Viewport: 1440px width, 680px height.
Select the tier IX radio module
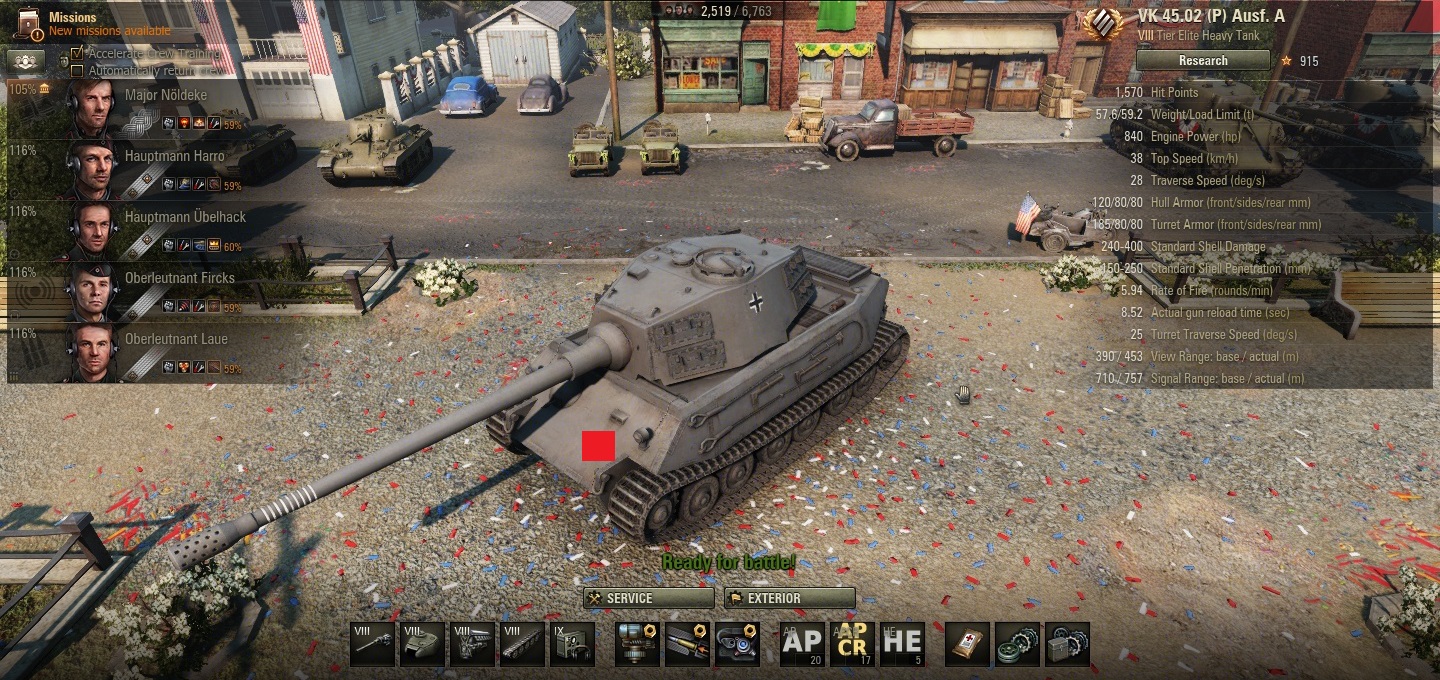click(572, 644)
